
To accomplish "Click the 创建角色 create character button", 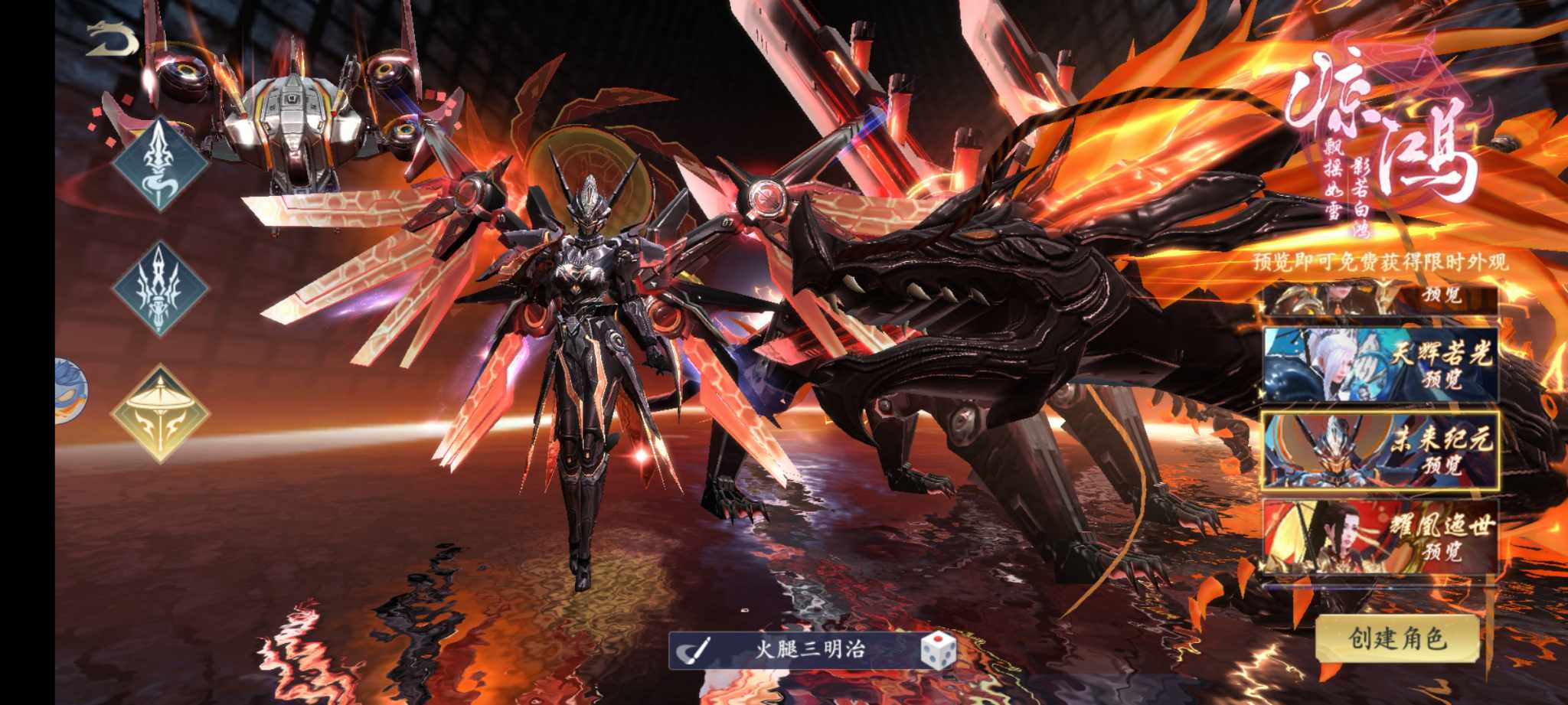I will tap(1397, 638).
